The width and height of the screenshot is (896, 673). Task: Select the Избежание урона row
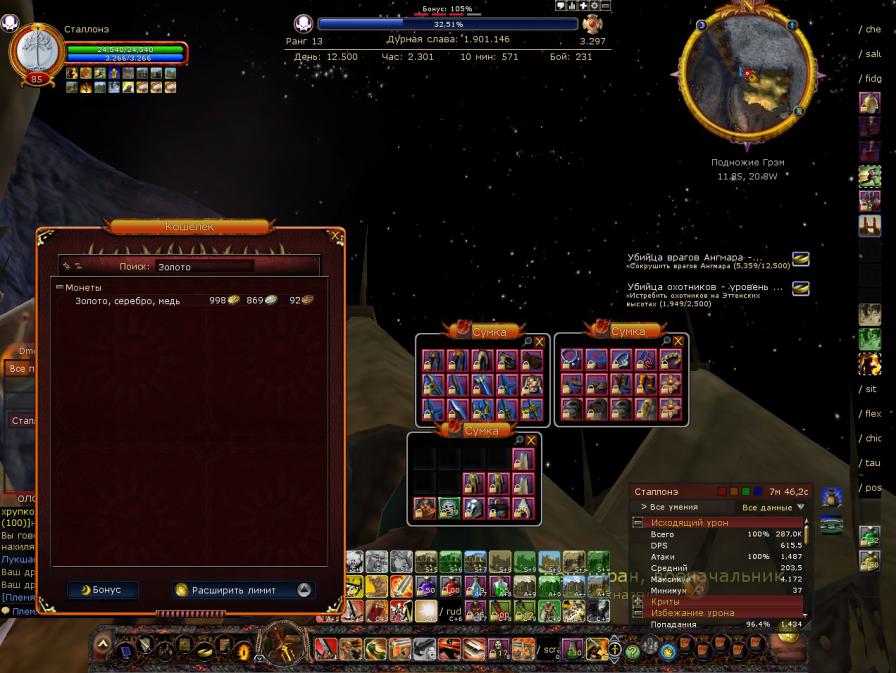(692, 613)
